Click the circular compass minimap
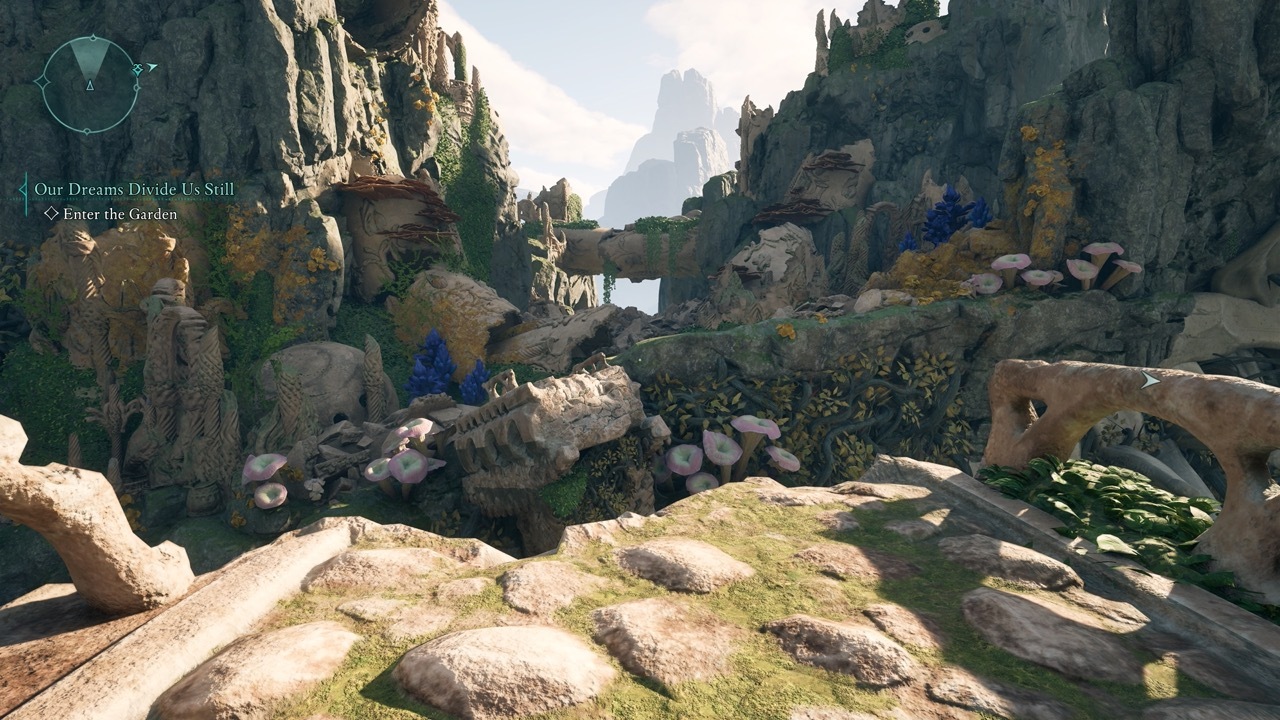This screenshot has height=720, width=1280. [x=90, y=85]
